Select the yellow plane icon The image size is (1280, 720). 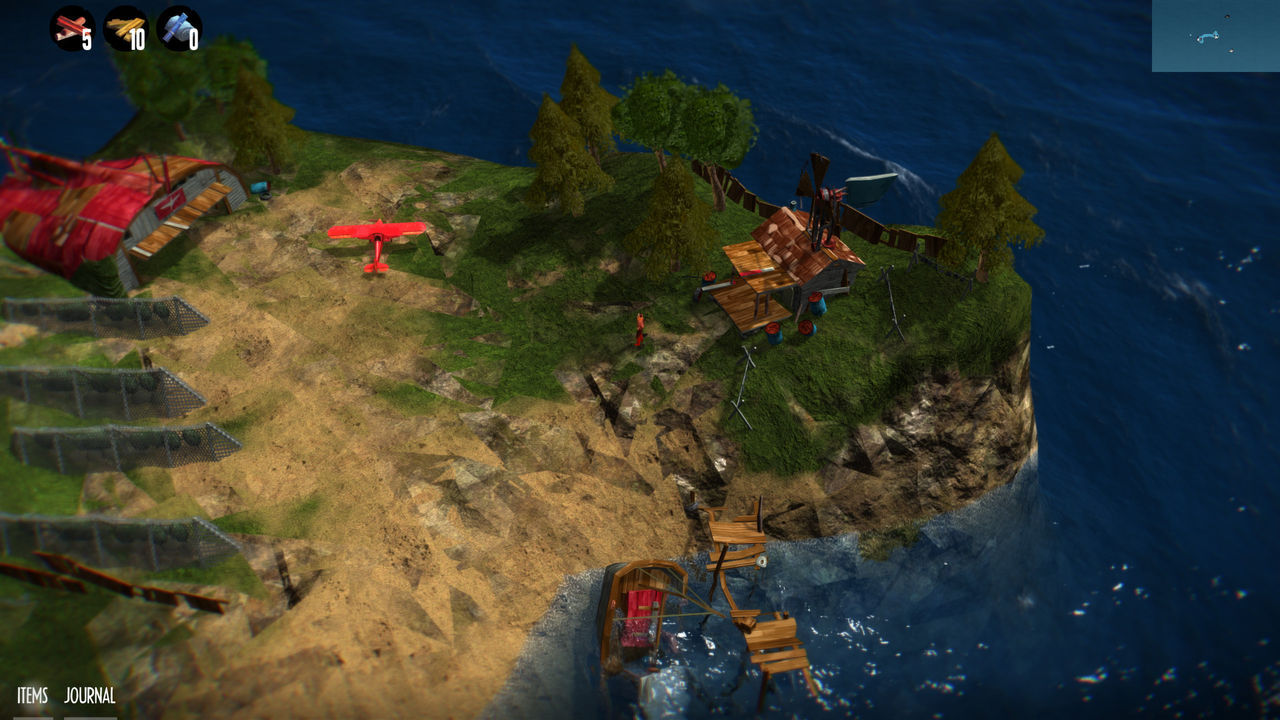(x=125, y=28)
